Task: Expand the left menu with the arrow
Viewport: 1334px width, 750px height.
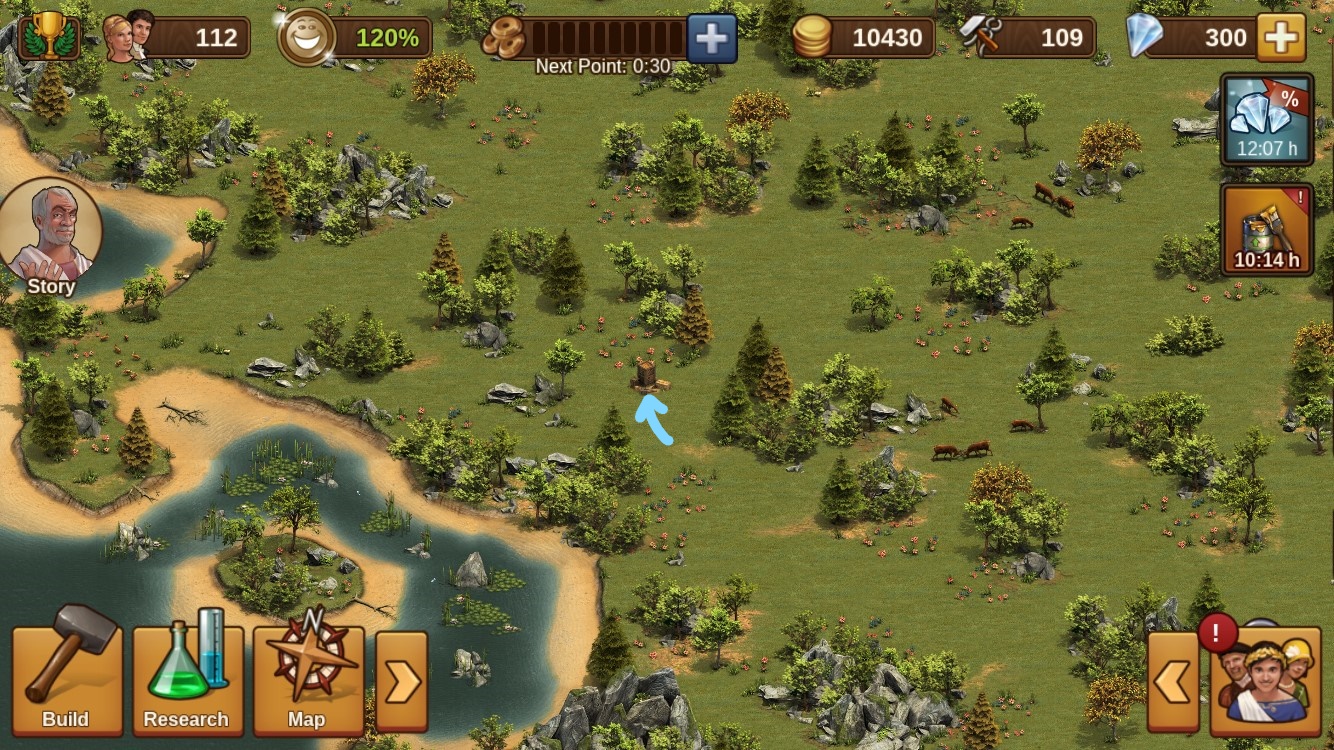Action: point(401,682)
